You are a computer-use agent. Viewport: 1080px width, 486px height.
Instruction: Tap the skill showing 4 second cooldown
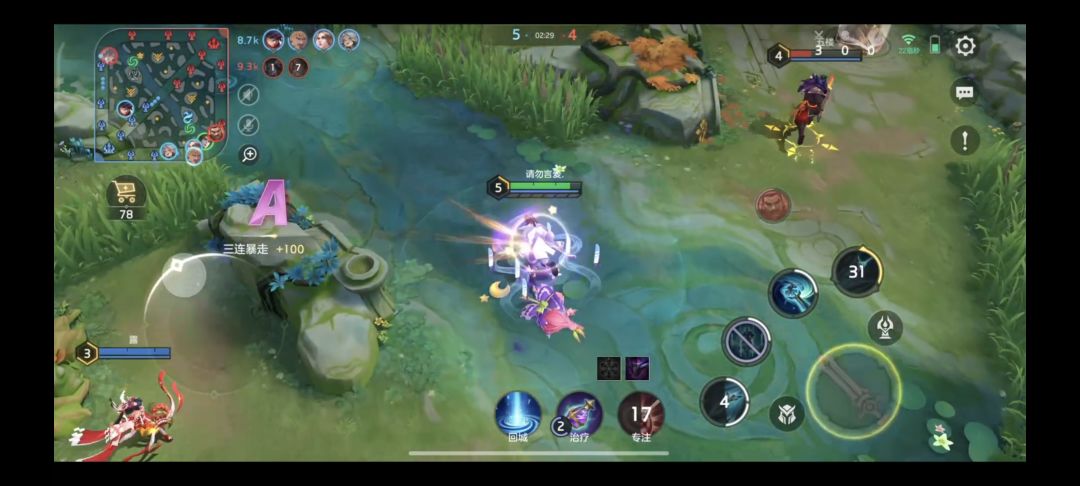[725, 402]
